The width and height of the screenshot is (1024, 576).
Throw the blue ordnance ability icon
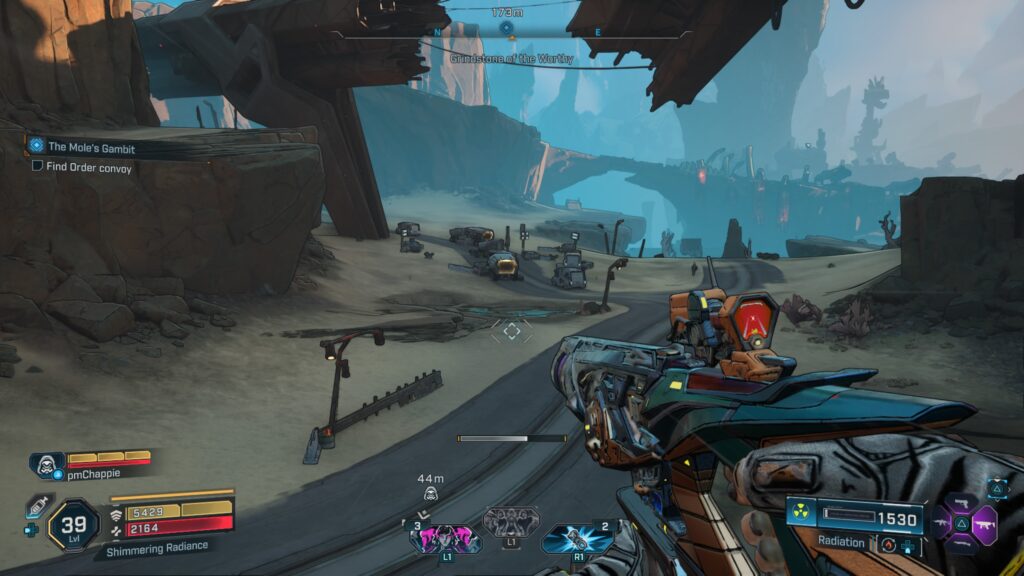pyautogui.click(x=577, y=539)
